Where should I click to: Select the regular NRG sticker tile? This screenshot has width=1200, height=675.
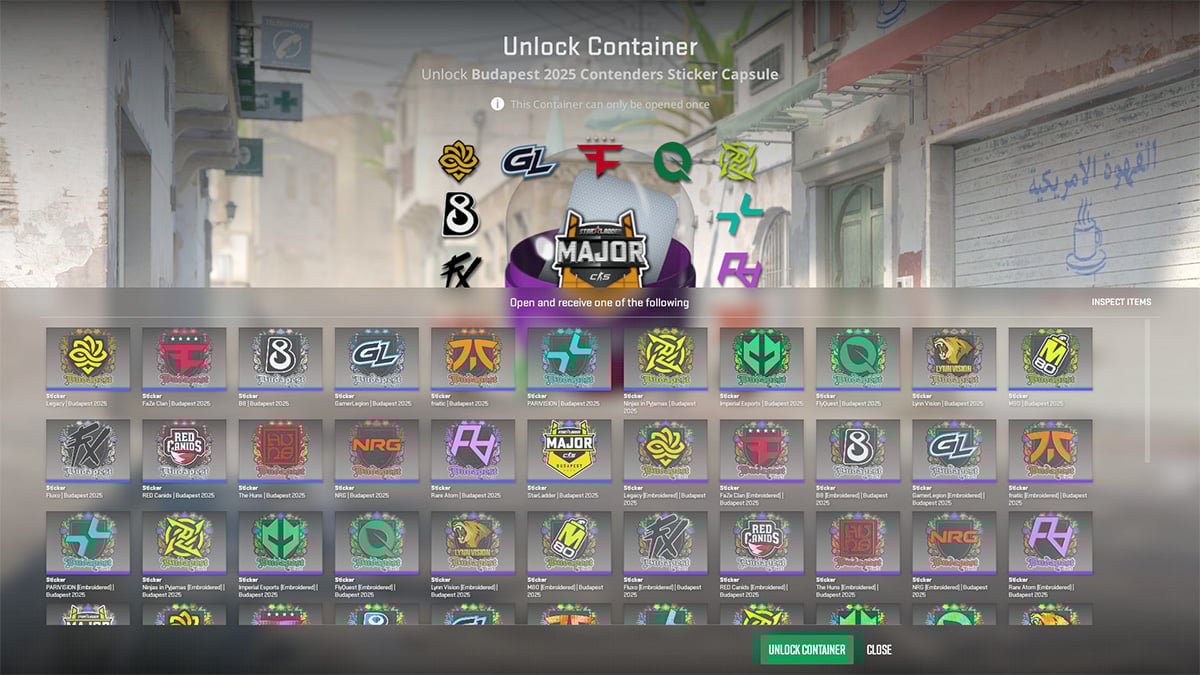point(376,451)
